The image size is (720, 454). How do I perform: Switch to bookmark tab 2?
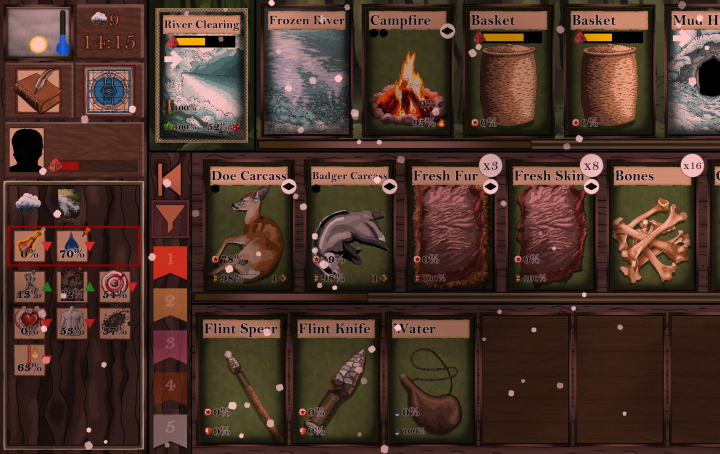click(x=170, y=303)
